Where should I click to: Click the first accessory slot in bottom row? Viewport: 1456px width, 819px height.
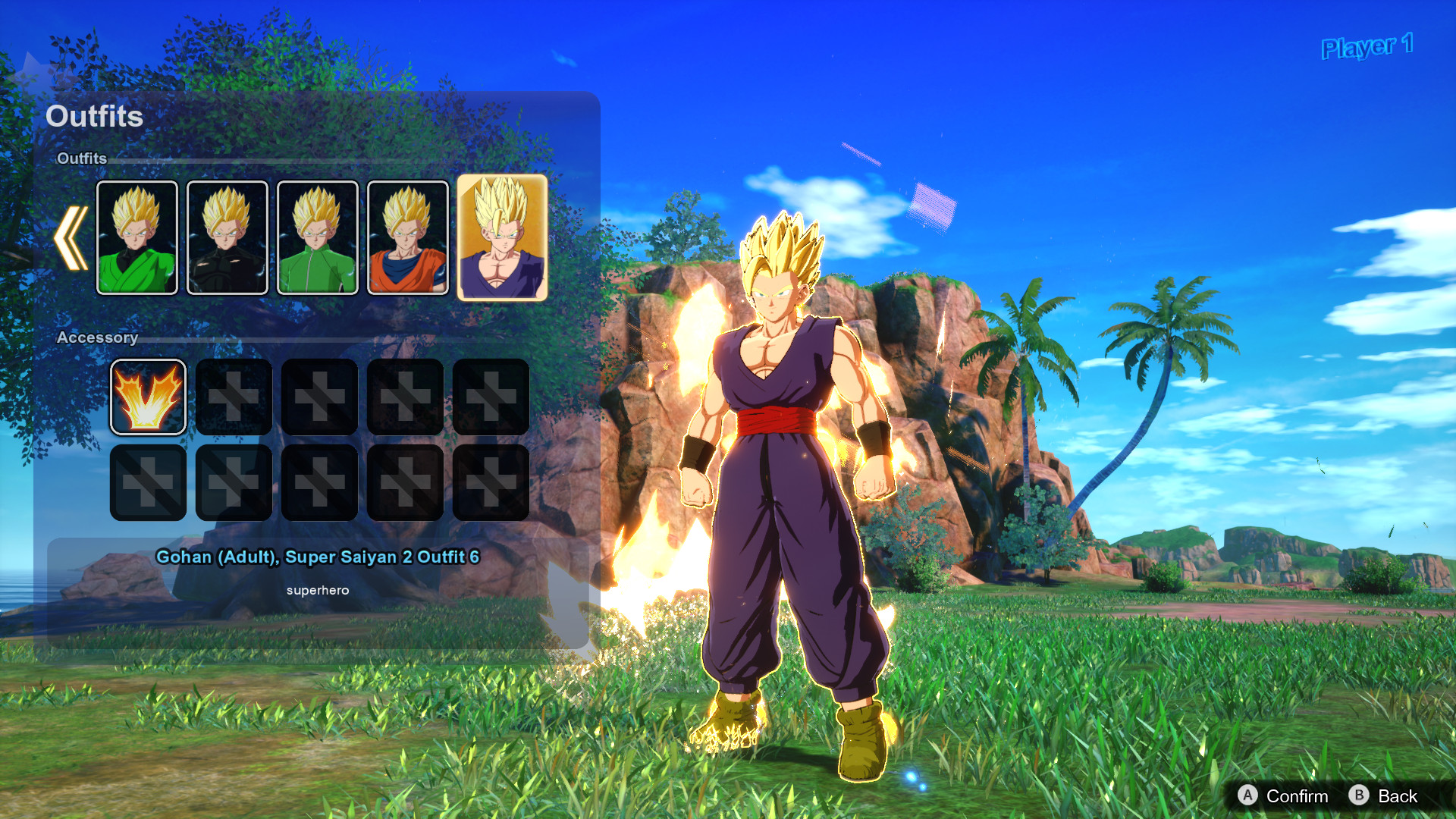148,482
